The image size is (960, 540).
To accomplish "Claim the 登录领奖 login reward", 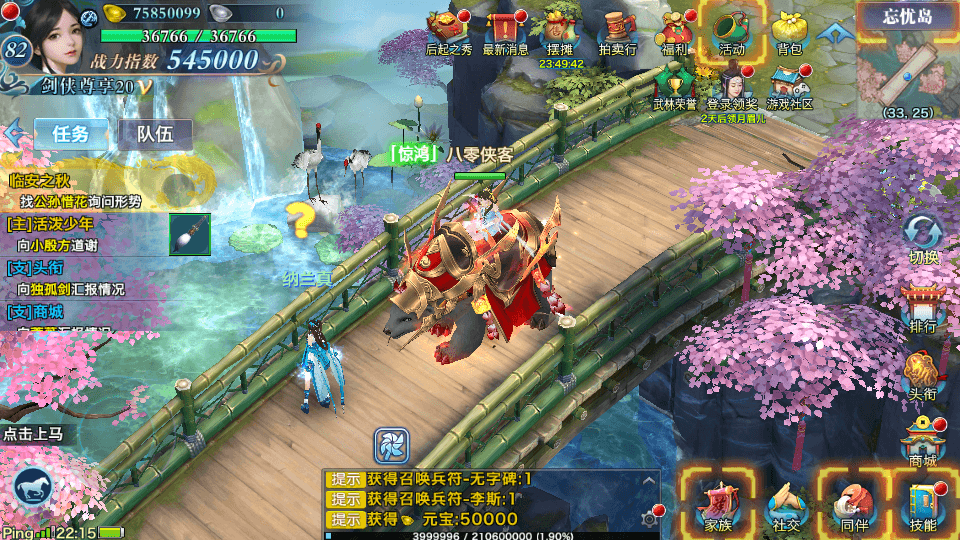I will [x=732, y=85].
